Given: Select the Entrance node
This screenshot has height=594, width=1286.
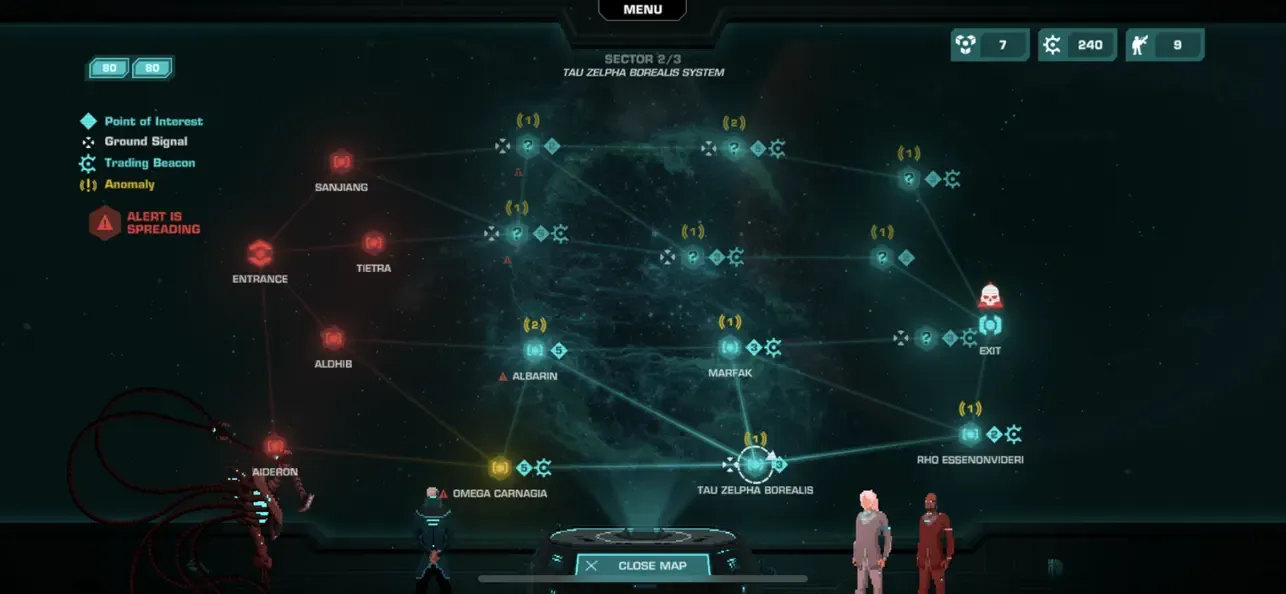Looking at the screenshot, I should (260, 253).
